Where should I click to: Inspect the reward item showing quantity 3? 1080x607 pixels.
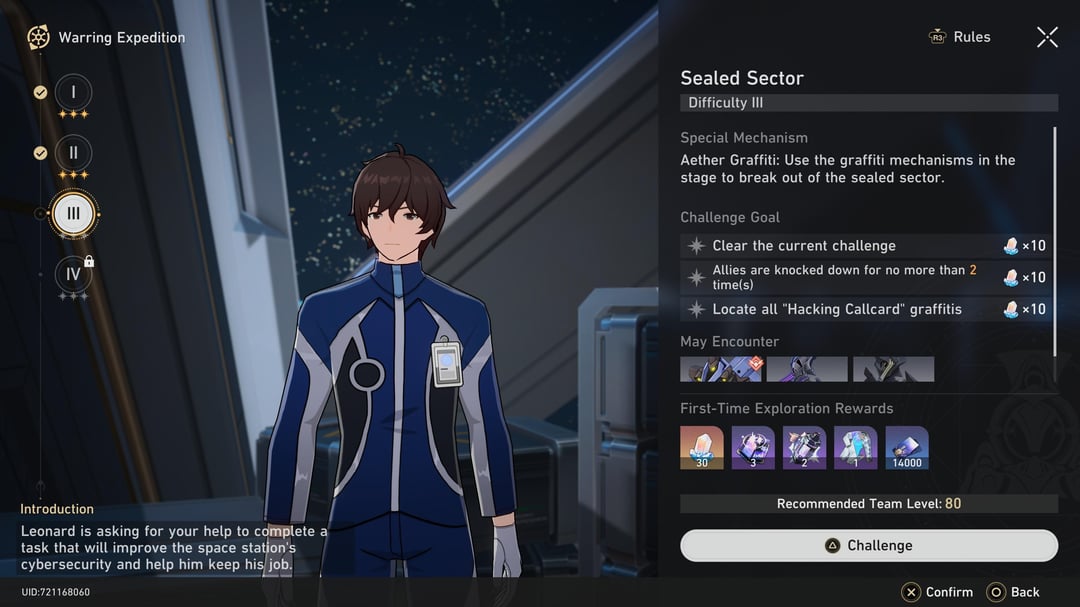click(753, 447)
